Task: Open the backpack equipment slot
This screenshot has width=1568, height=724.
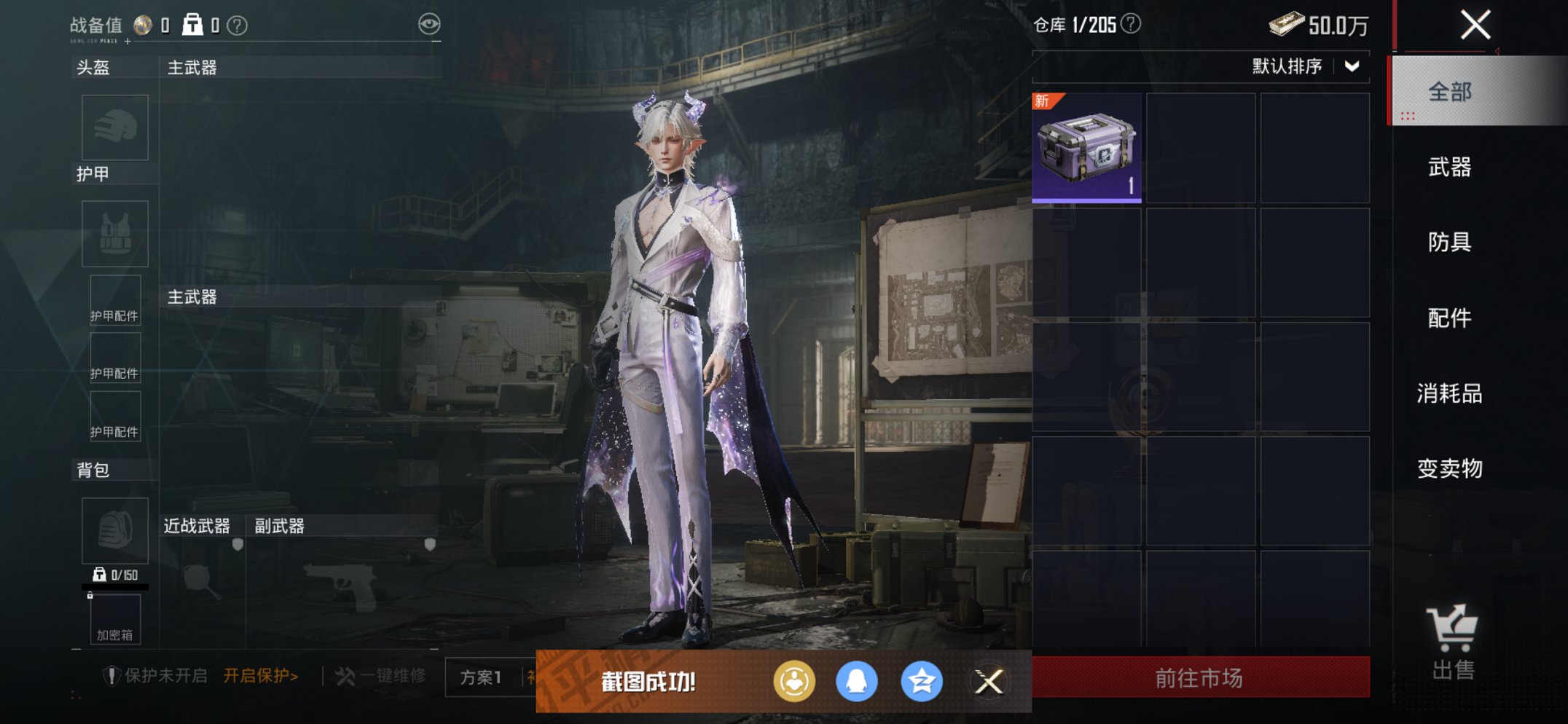Action: (115, 530)
